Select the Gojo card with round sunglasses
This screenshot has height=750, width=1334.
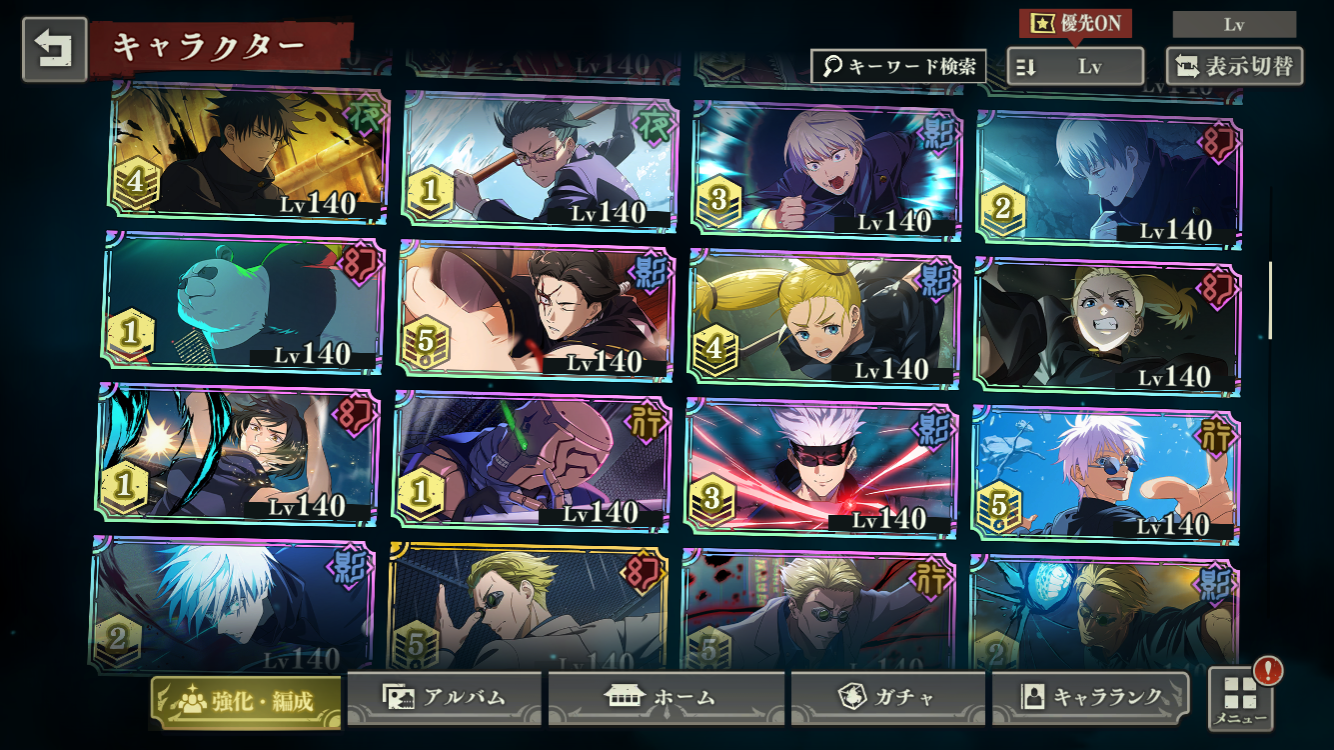click(1106, 475)
